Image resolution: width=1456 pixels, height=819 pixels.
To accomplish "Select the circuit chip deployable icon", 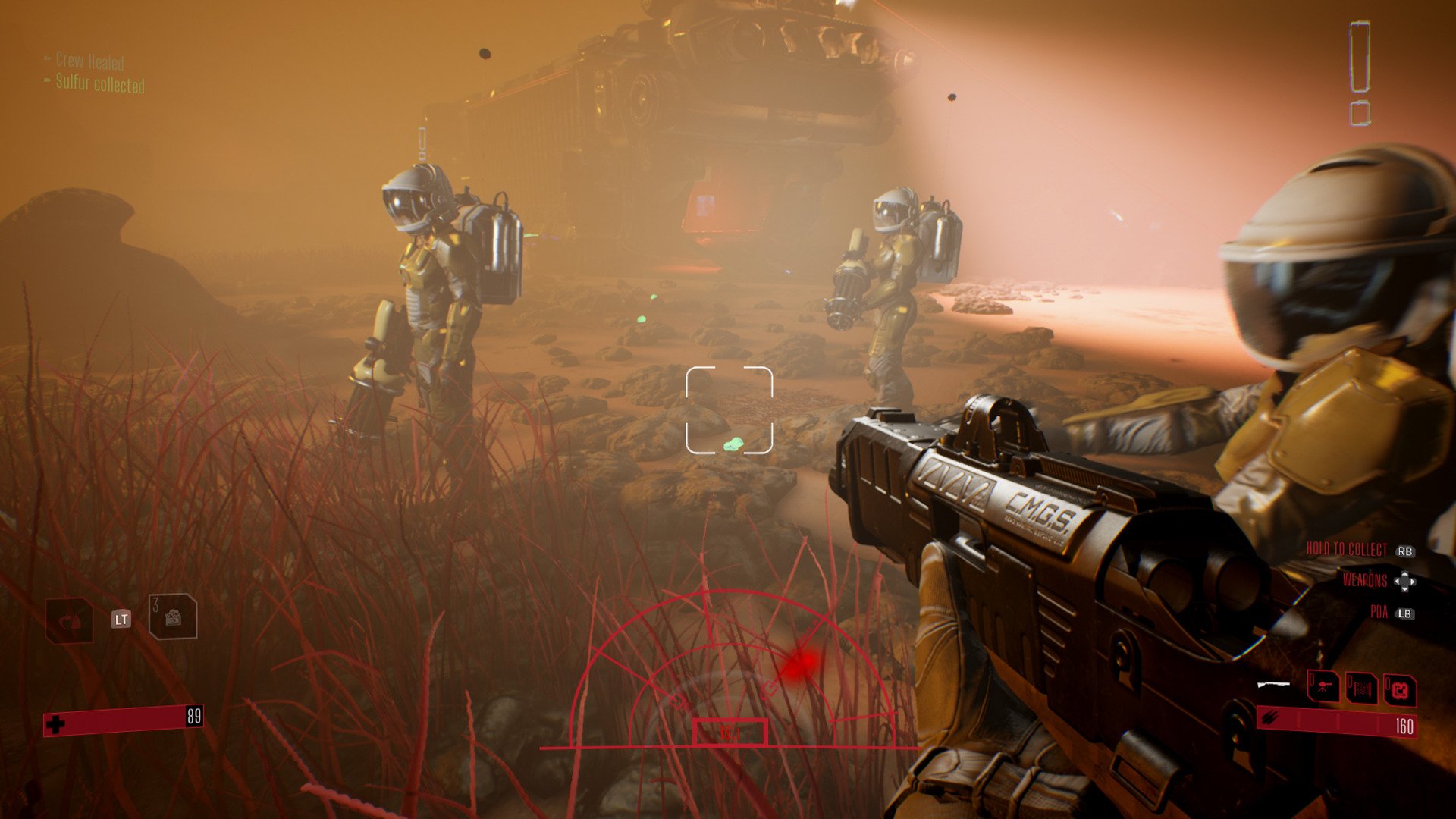I will click(1401, 689).
